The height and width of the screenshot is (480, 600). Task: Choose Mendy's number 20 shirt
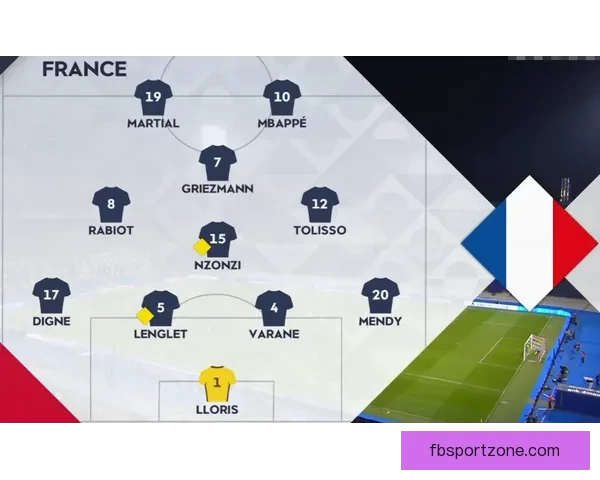click(380, 295)
